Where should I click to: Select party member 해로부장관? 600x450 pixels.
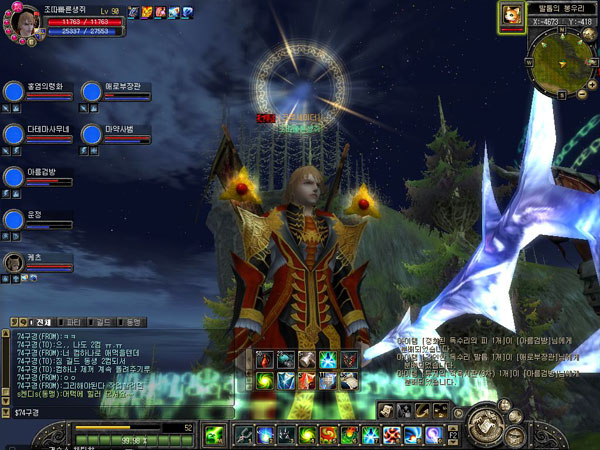pyautogui.click(x=92, y=92)
